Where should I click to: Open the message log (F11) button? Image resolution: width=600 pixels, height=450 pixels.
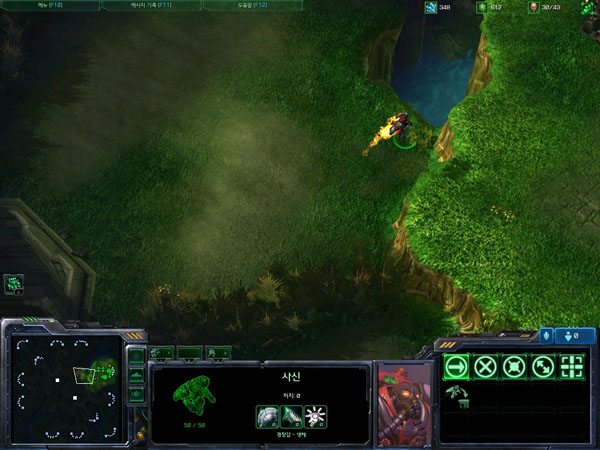point(150,6)
